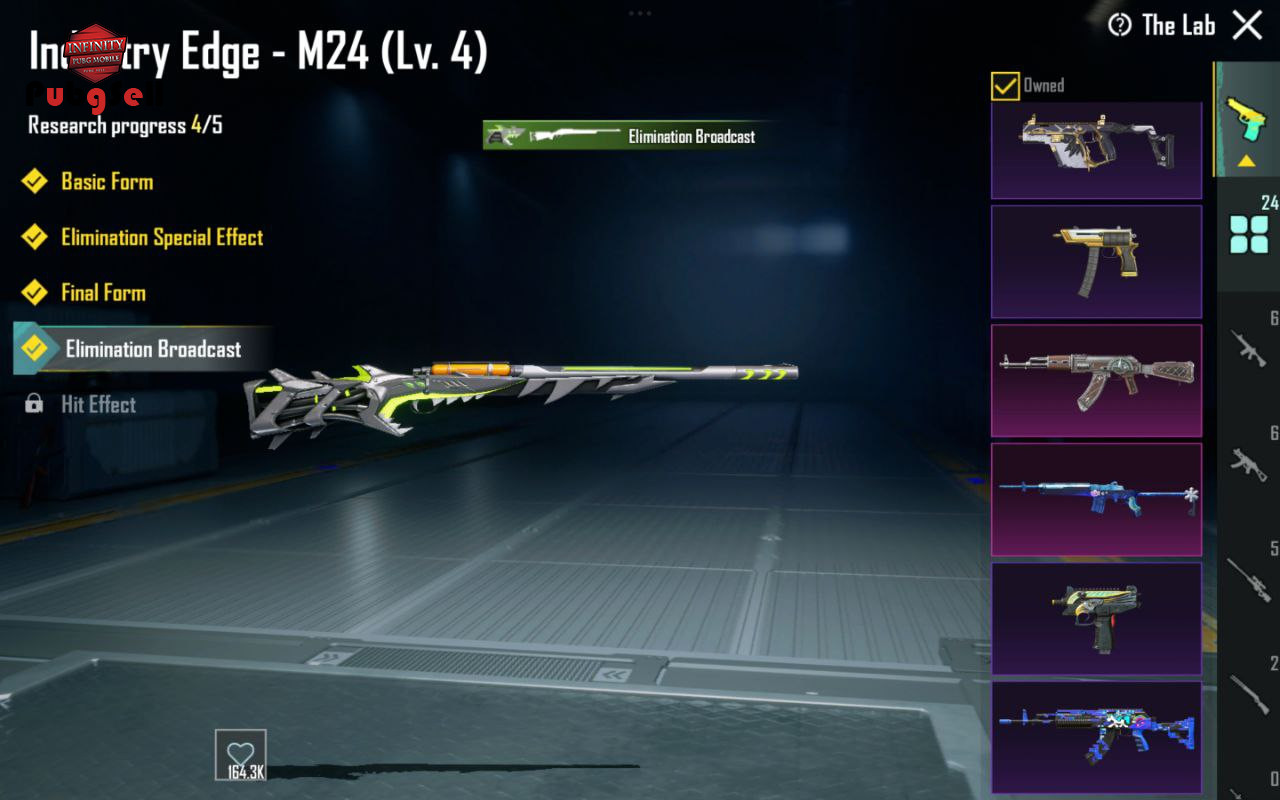Show all 24 weapons category tab
This screenshot has width=1280, height=800.
(x=1249, y=235)
